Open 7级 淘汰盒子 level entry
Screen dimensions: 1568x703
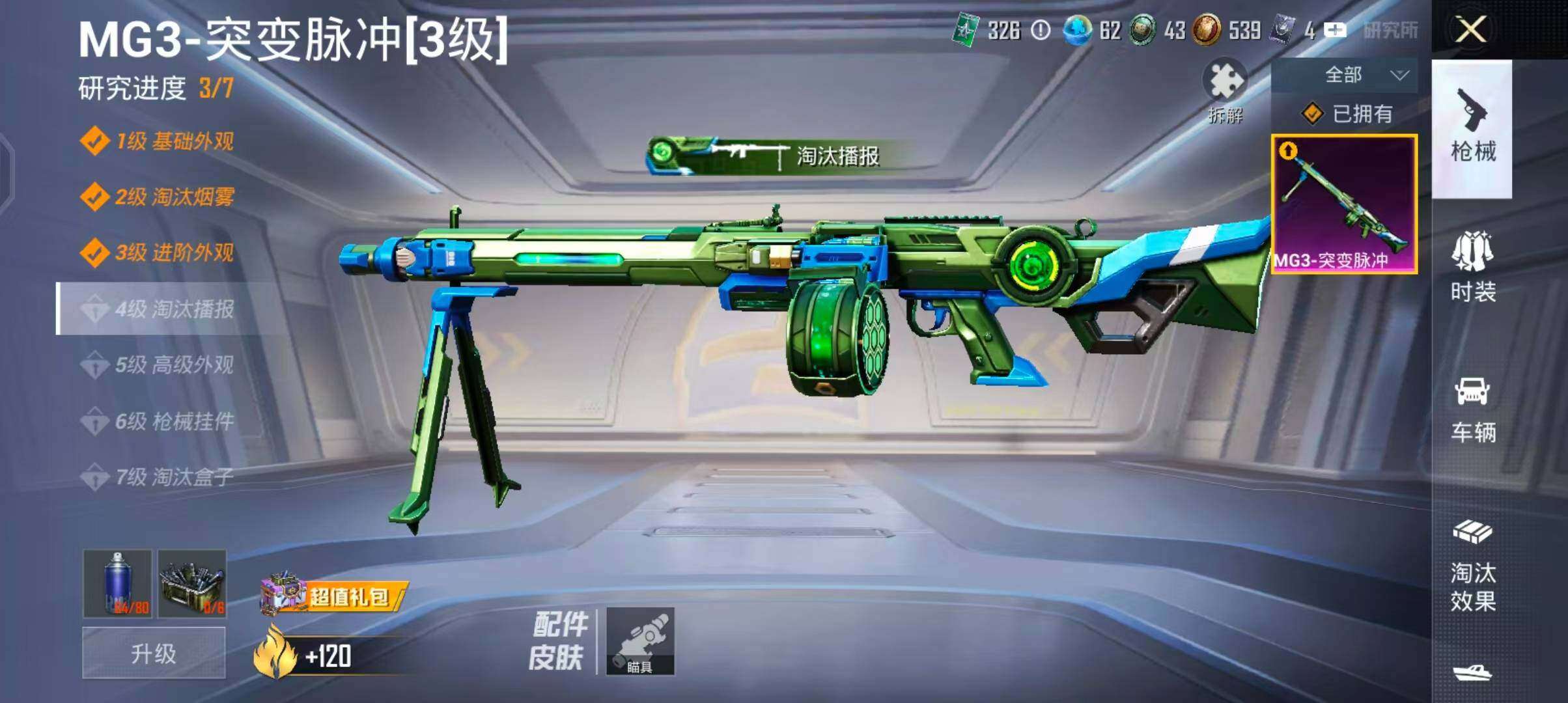(158, 477)
